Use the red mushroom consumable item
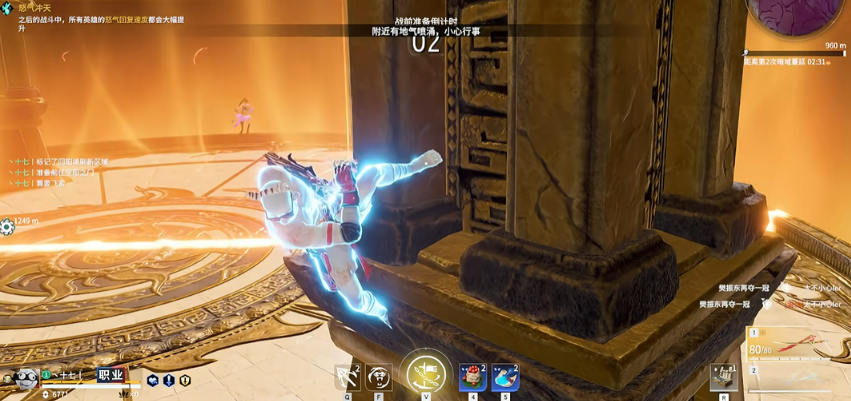 pos(472,376)
